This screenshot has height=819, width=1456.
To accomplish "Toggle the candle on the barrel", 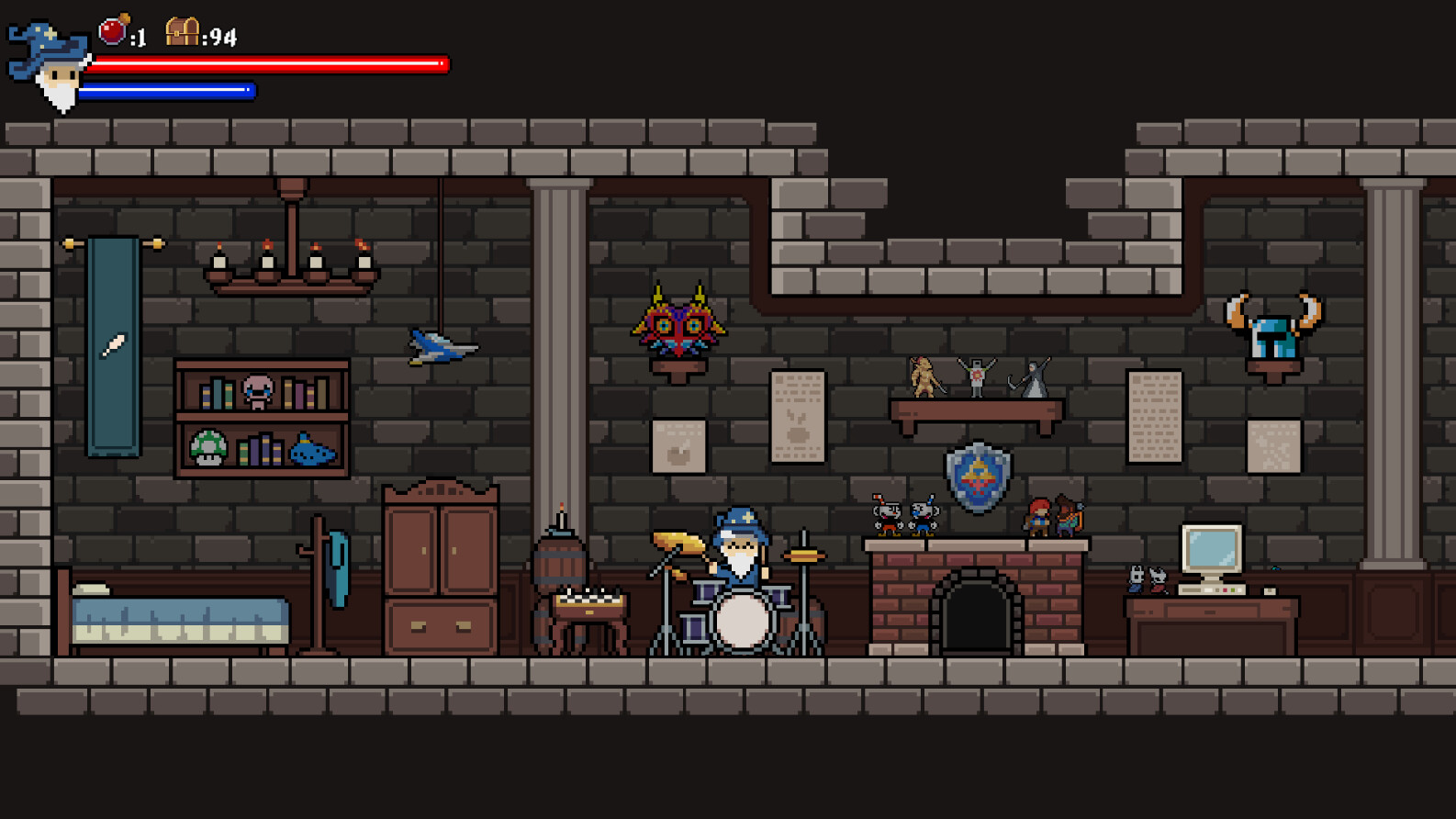I will click(x=560, y=514).
